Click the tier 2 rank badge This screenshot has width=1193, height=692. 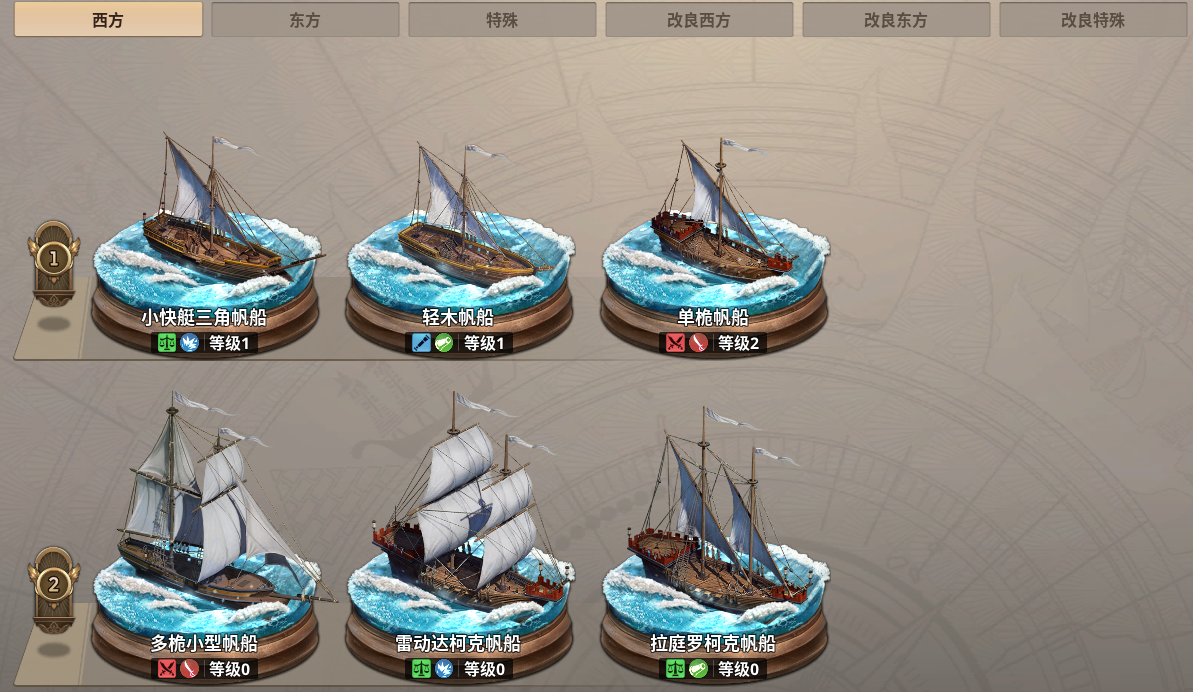coord(53,585)
